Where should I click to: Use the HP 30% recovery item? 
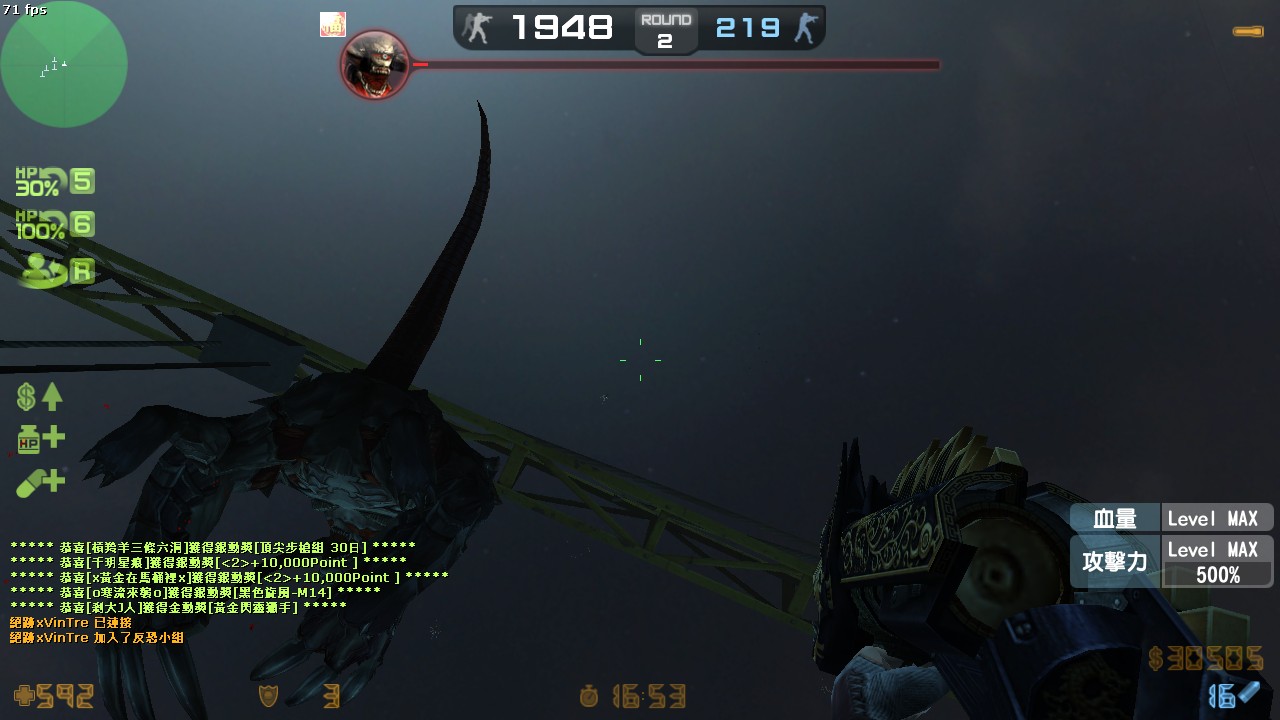(55, 182)
